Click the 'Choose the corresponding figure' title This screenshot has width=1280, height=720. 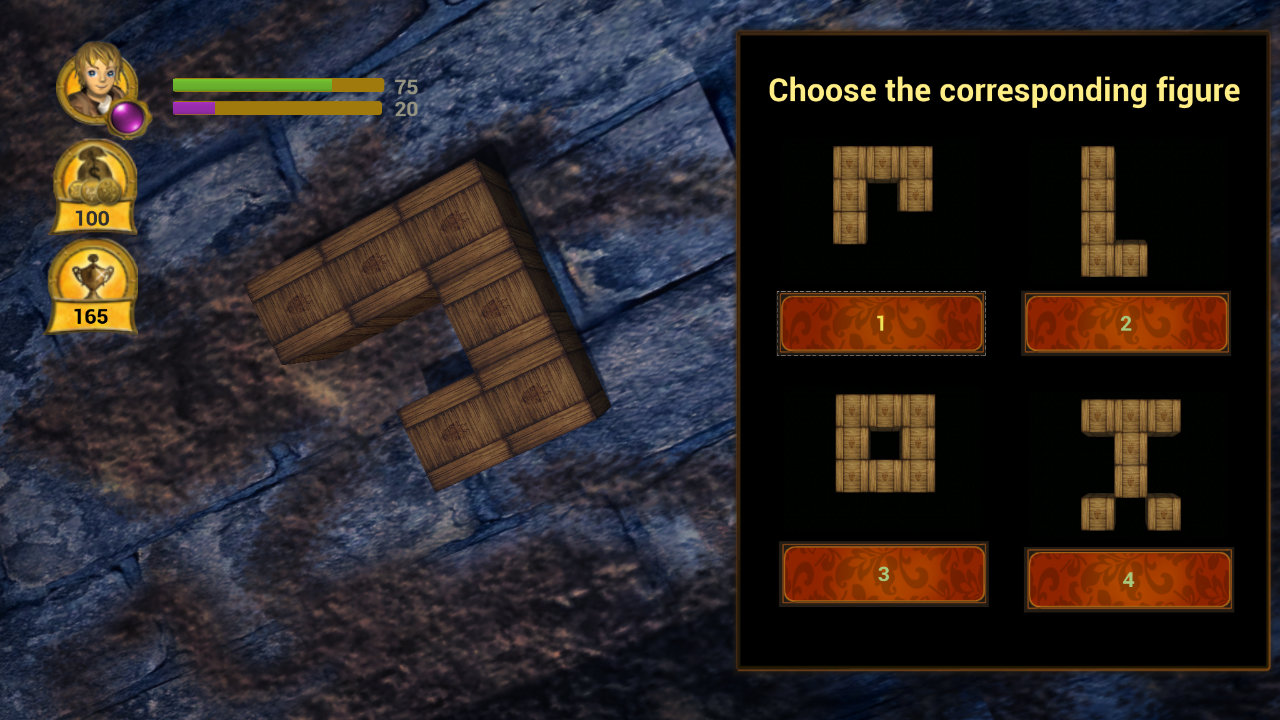[1003, 91]
